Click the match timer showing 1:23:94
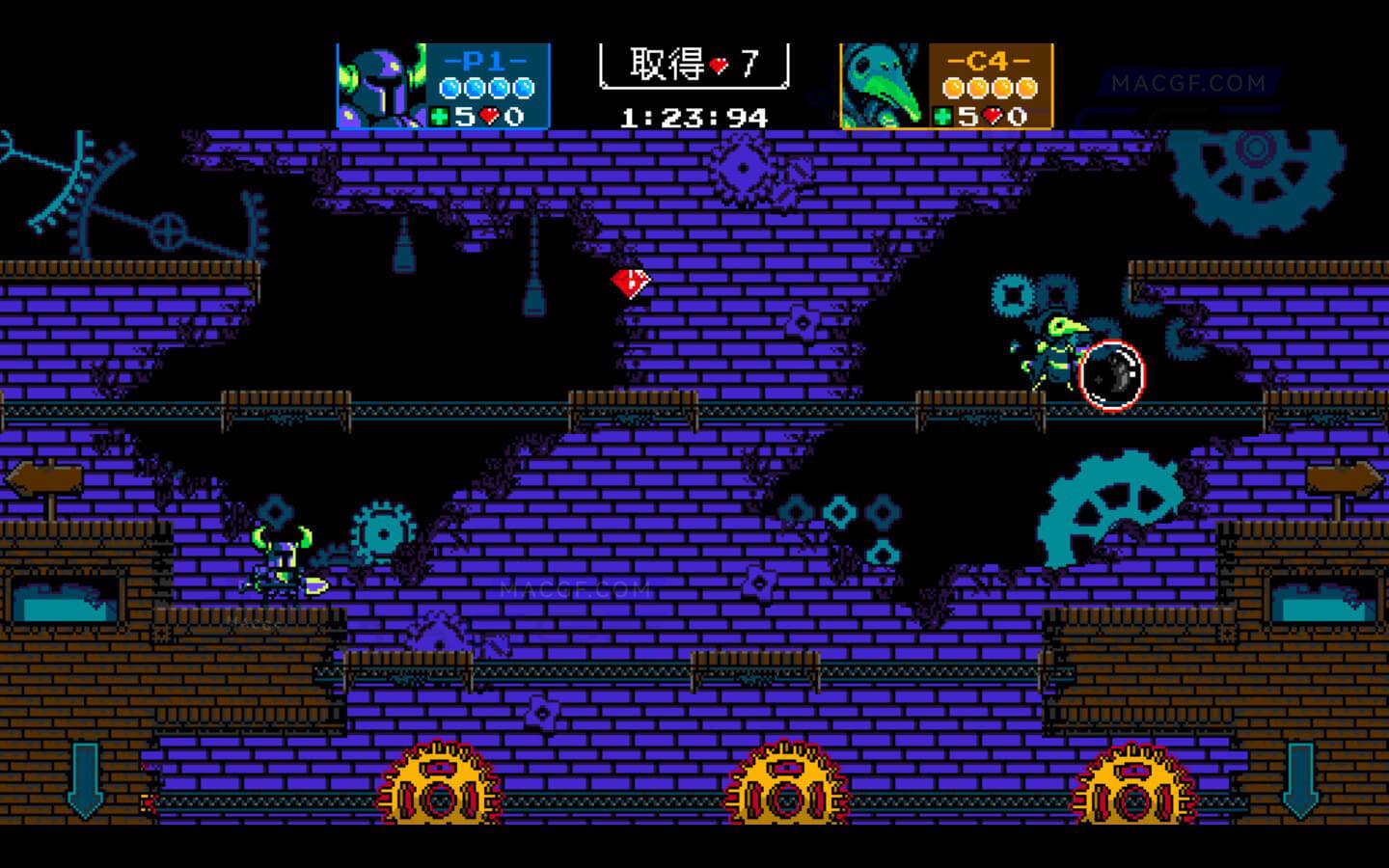This screenshot has width=1389, height=868. click(693, 117)
